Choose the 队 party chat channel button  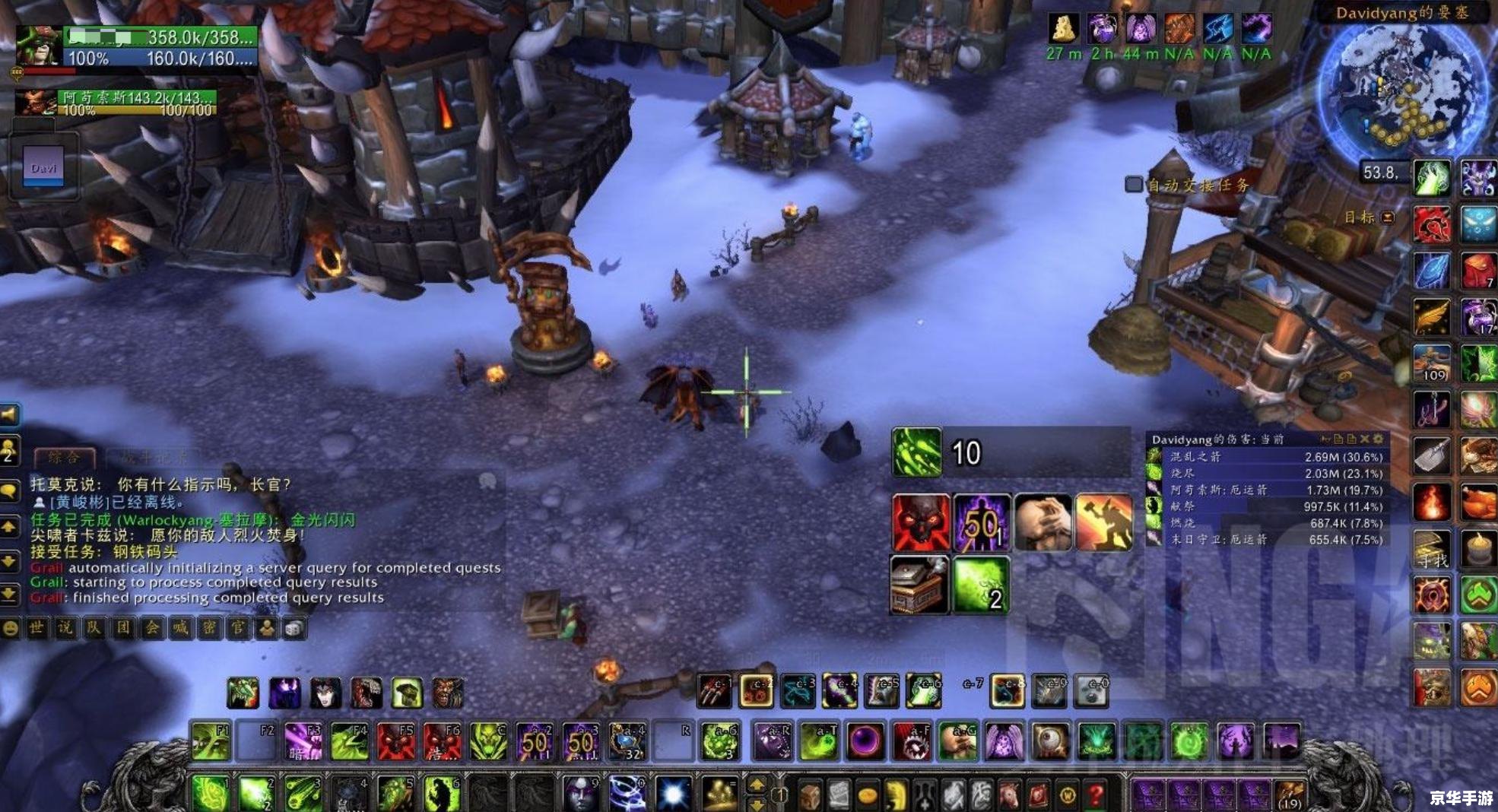94,628
